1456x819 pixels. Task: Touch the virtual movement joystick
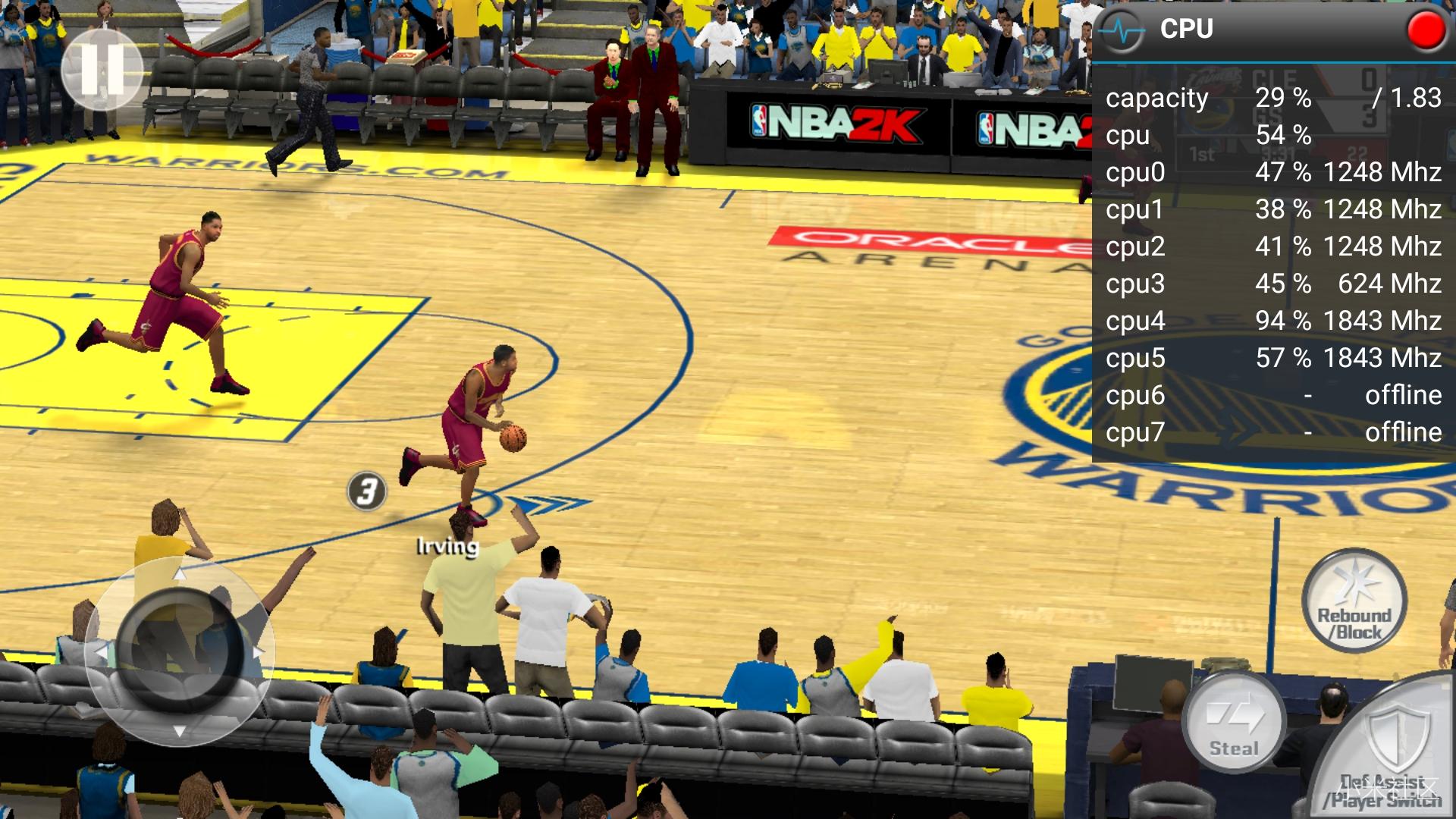pyautogui.click(x=180, y=651)
